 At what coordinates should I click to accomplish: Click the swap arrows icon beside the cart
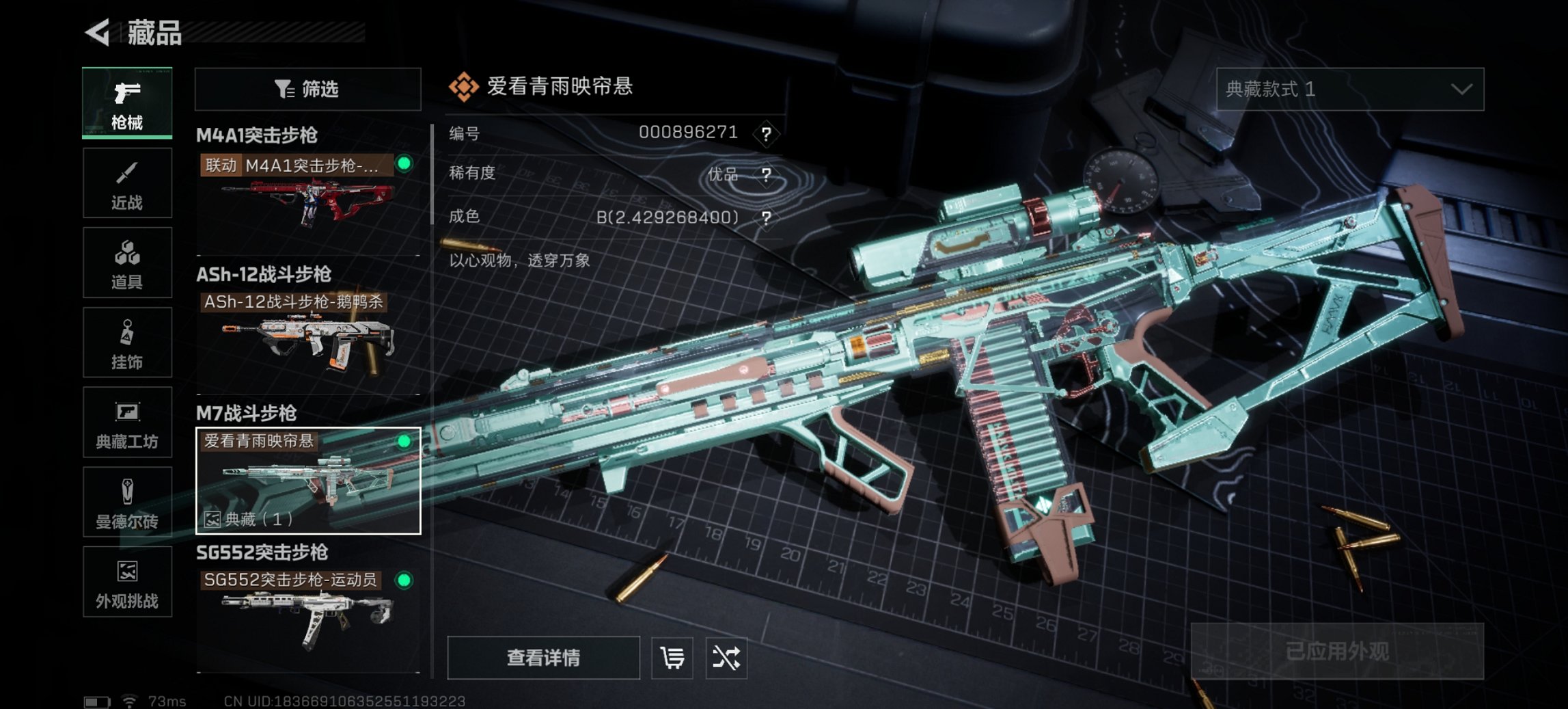pyautogui.click(x=728, y=658)
